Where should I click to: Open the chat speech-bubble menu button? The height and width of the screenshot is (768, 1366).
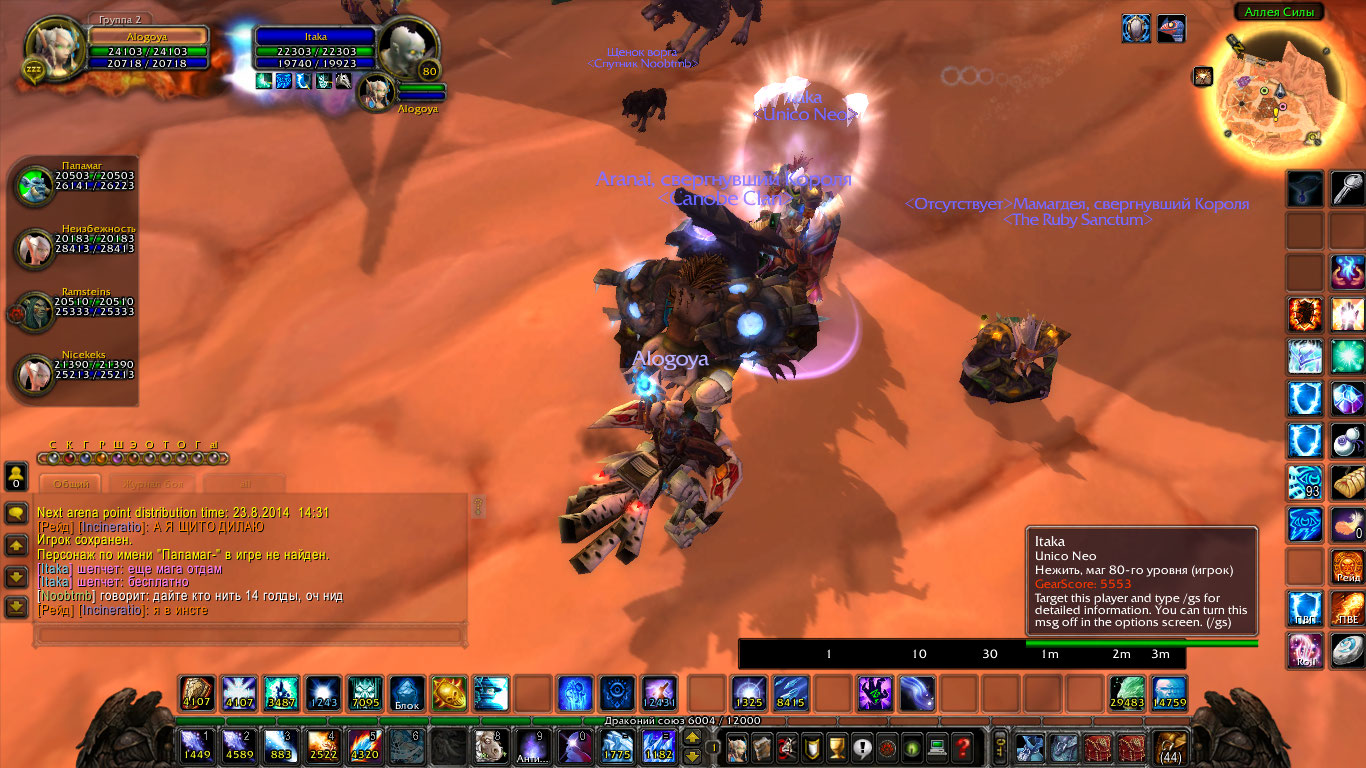pyautogui.click(x=16, y=514)
